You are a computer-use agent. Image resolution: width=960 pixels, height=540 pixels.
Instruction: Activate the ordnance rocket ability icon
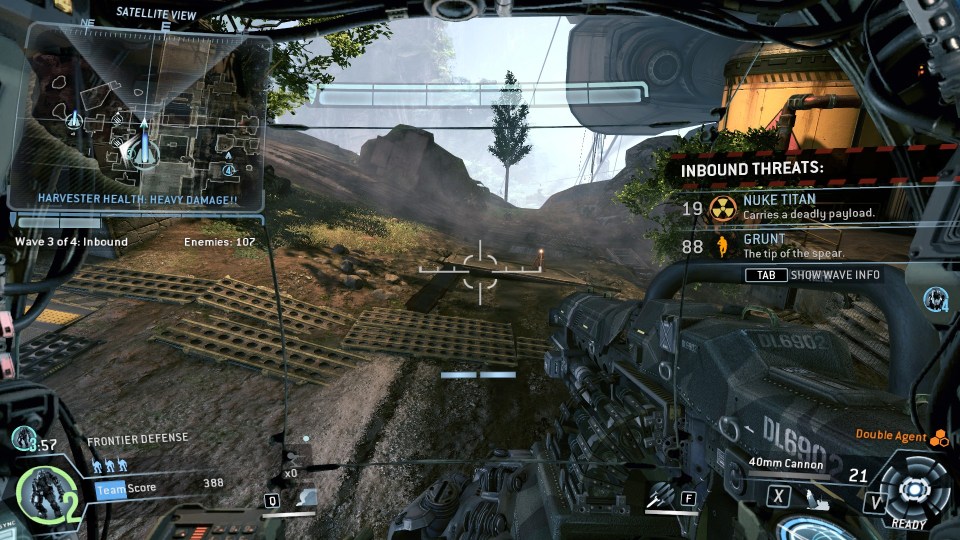point(661,496)
